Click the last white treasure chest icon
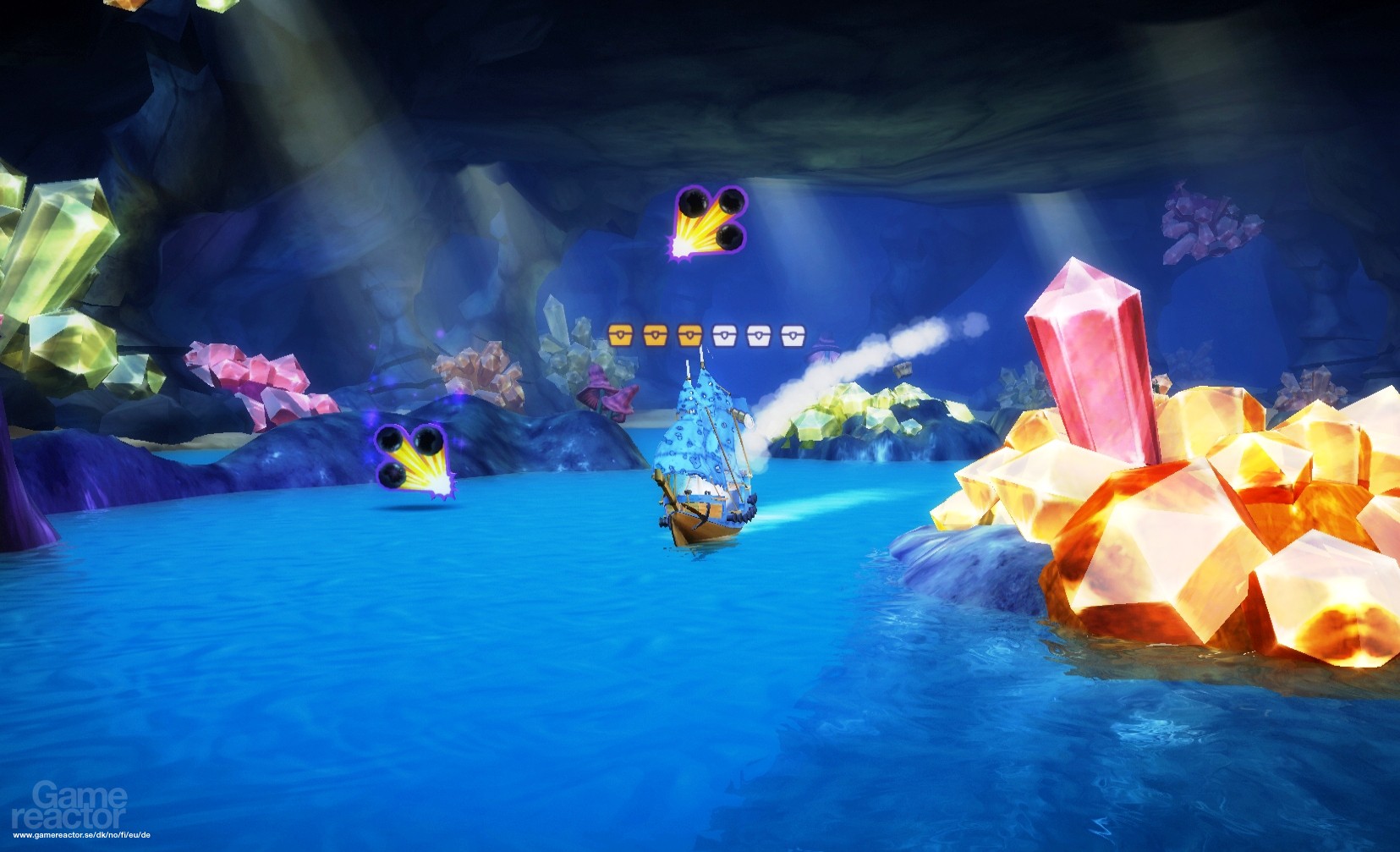 [792, 335]
